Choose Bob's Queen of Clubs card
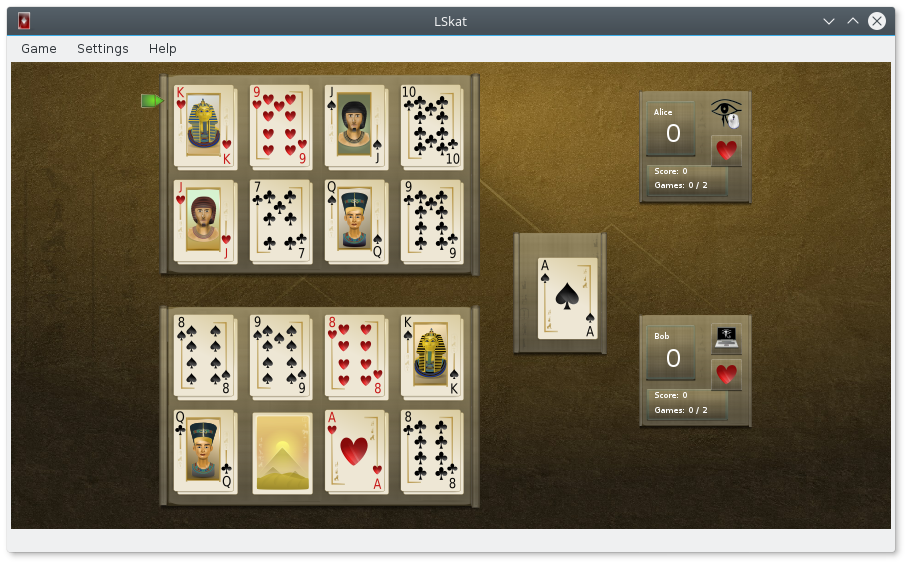 point(204,452)
